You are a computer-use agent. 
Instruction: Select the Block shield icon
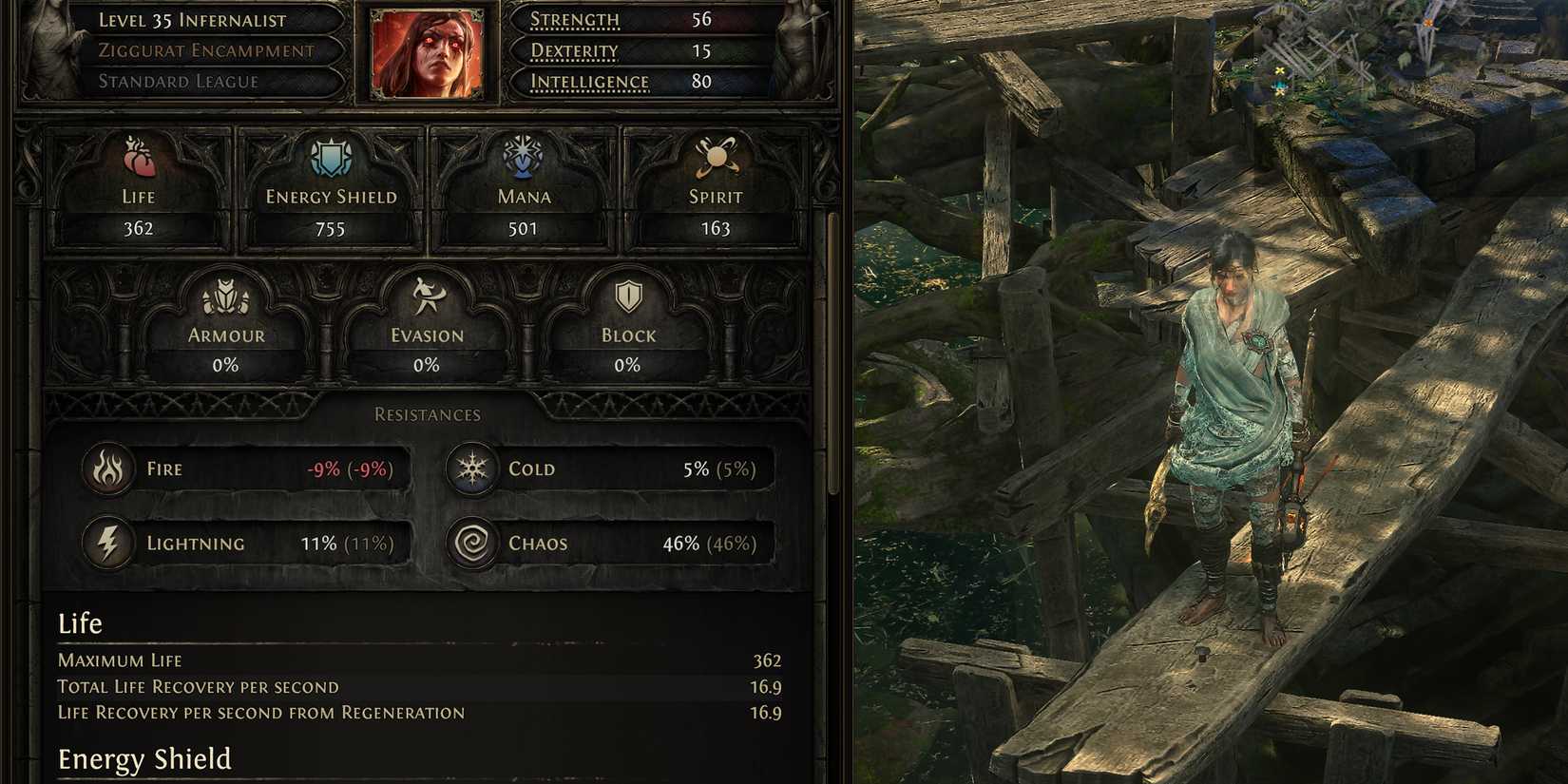(626, 296)
